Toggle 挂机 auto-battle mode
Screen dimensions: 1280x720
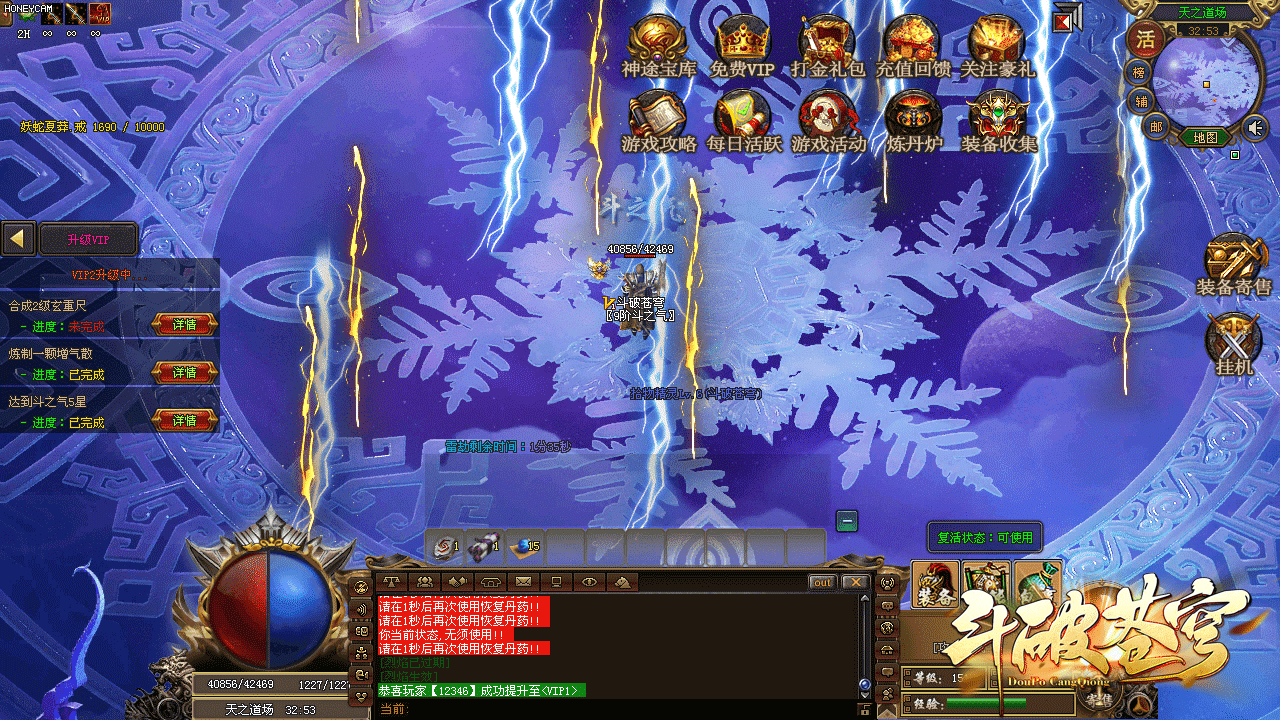(x=1234, y=342)
